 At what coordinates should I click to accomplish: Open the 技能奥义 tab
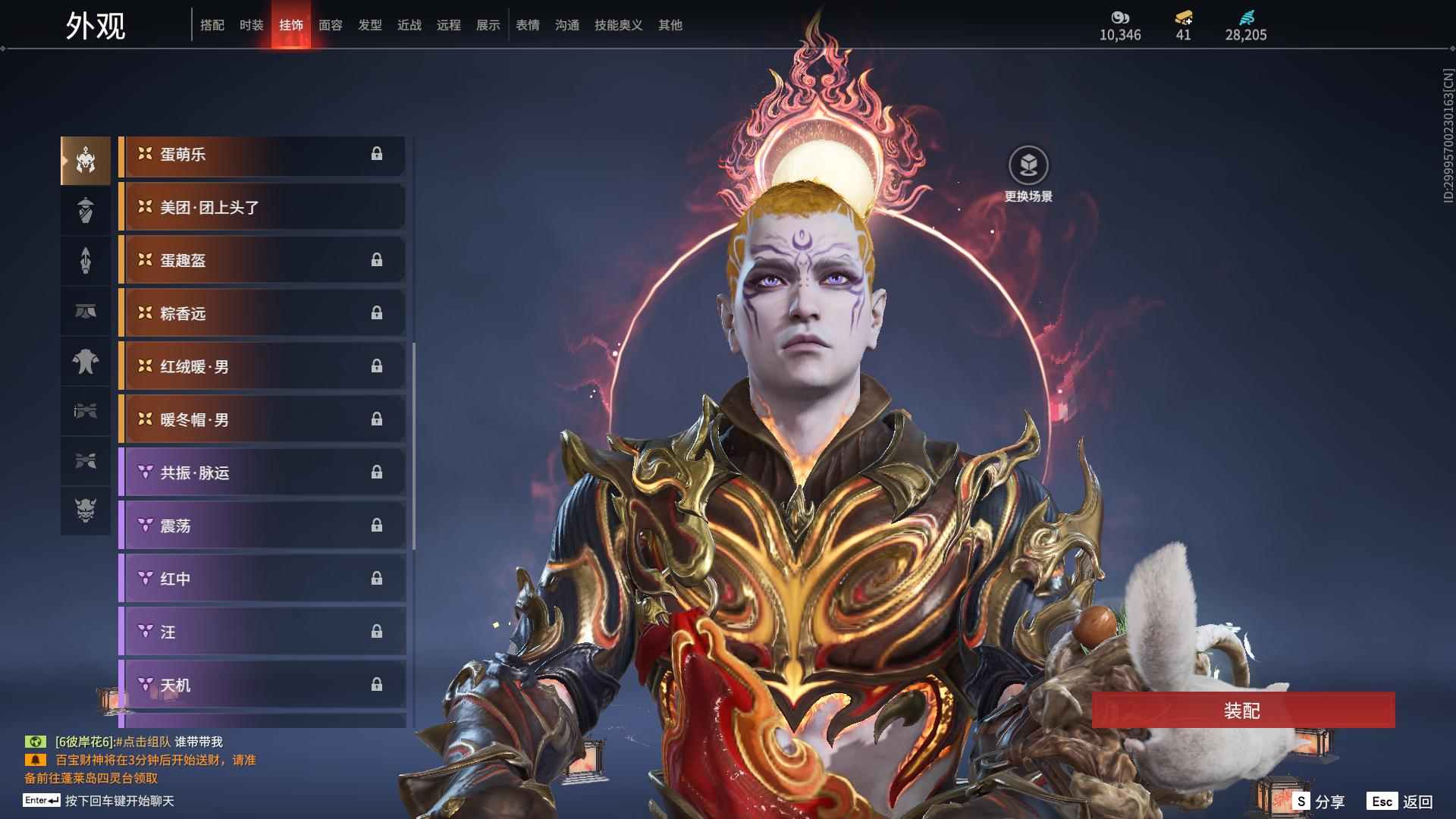tap(618, 25)
